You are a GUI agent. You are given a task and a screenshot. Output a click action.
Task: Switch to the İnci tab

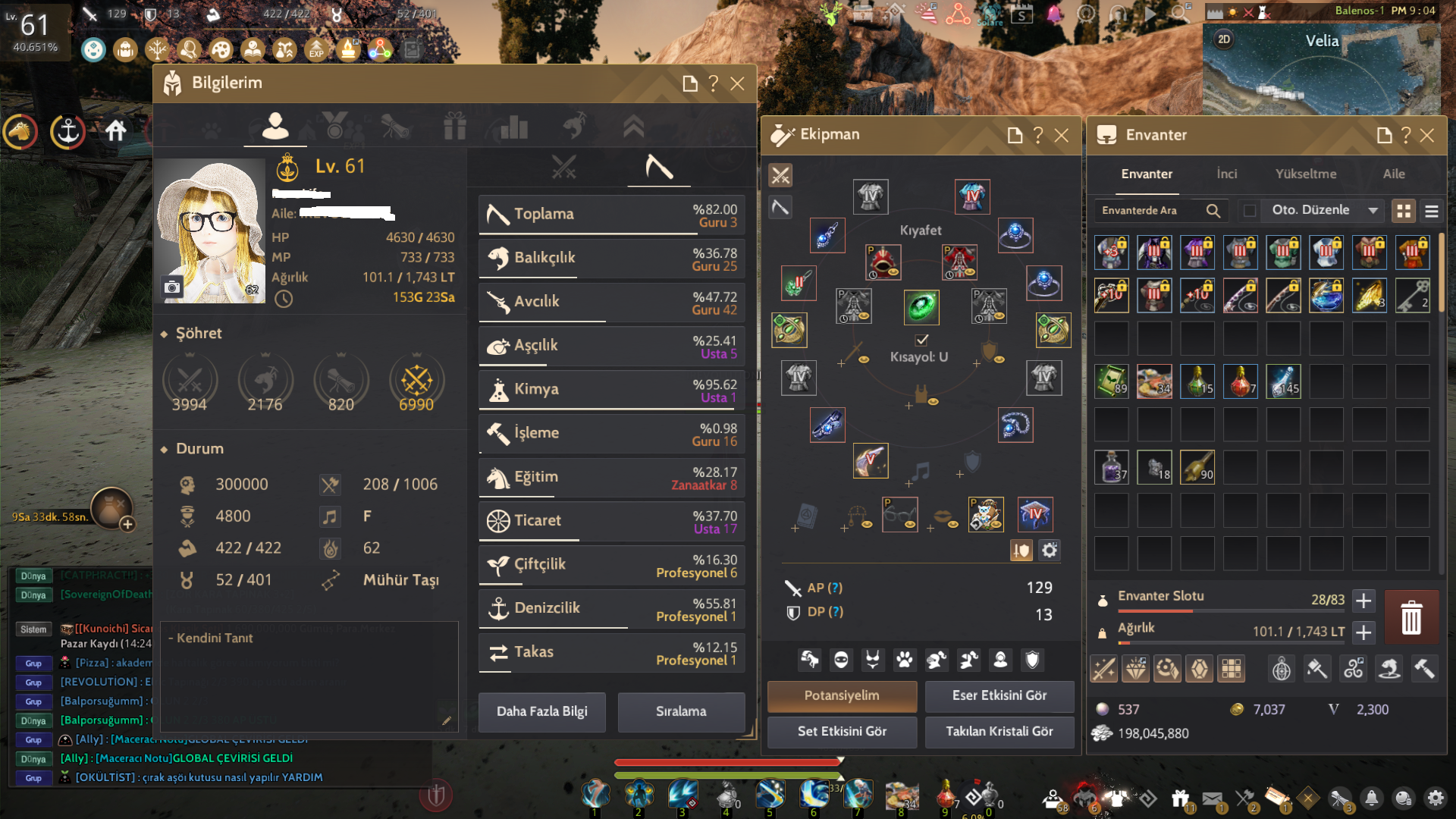[1226, 174]
